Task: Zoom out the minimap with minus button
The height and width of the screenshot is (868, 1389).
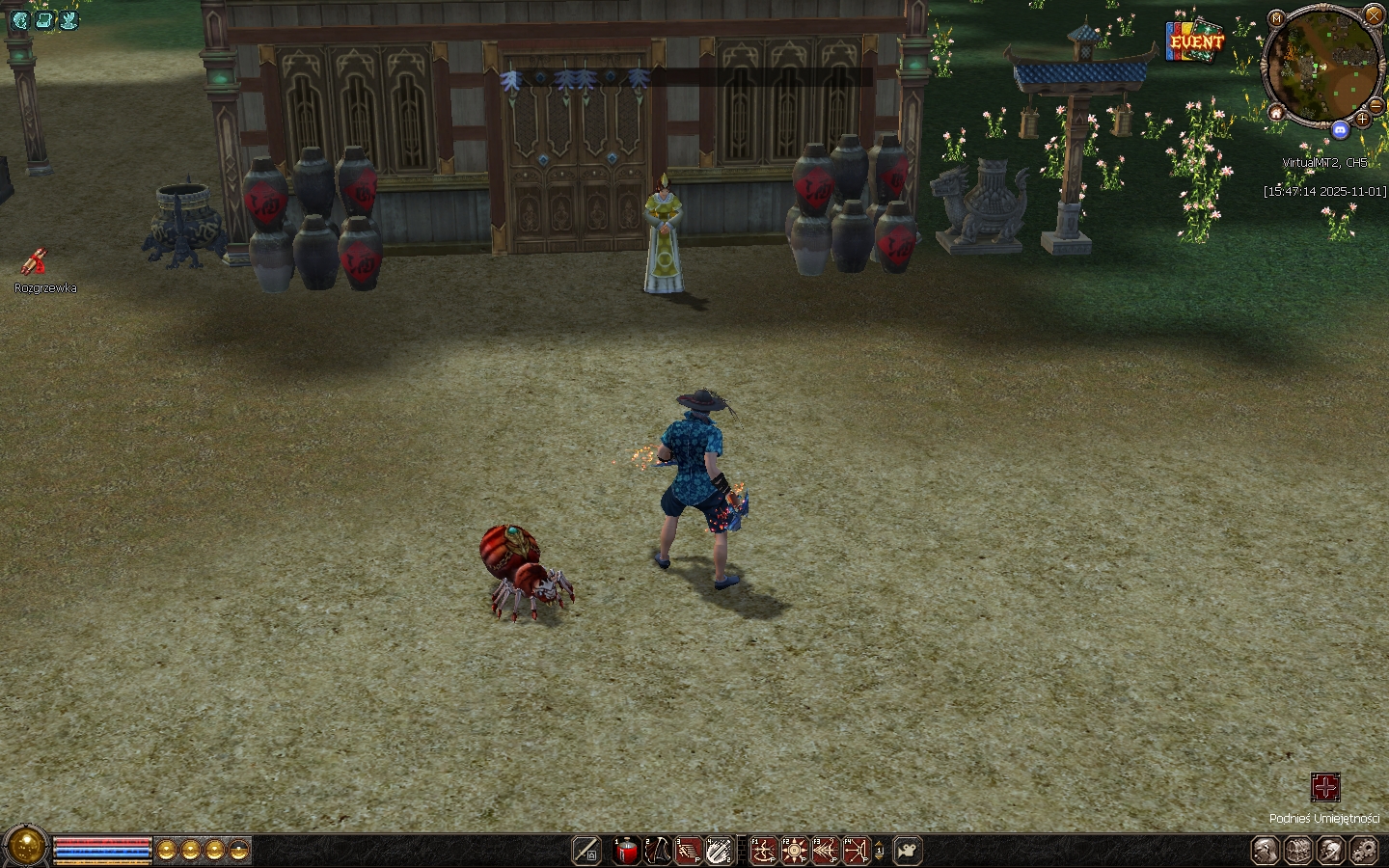Action: coord(1376,106)
